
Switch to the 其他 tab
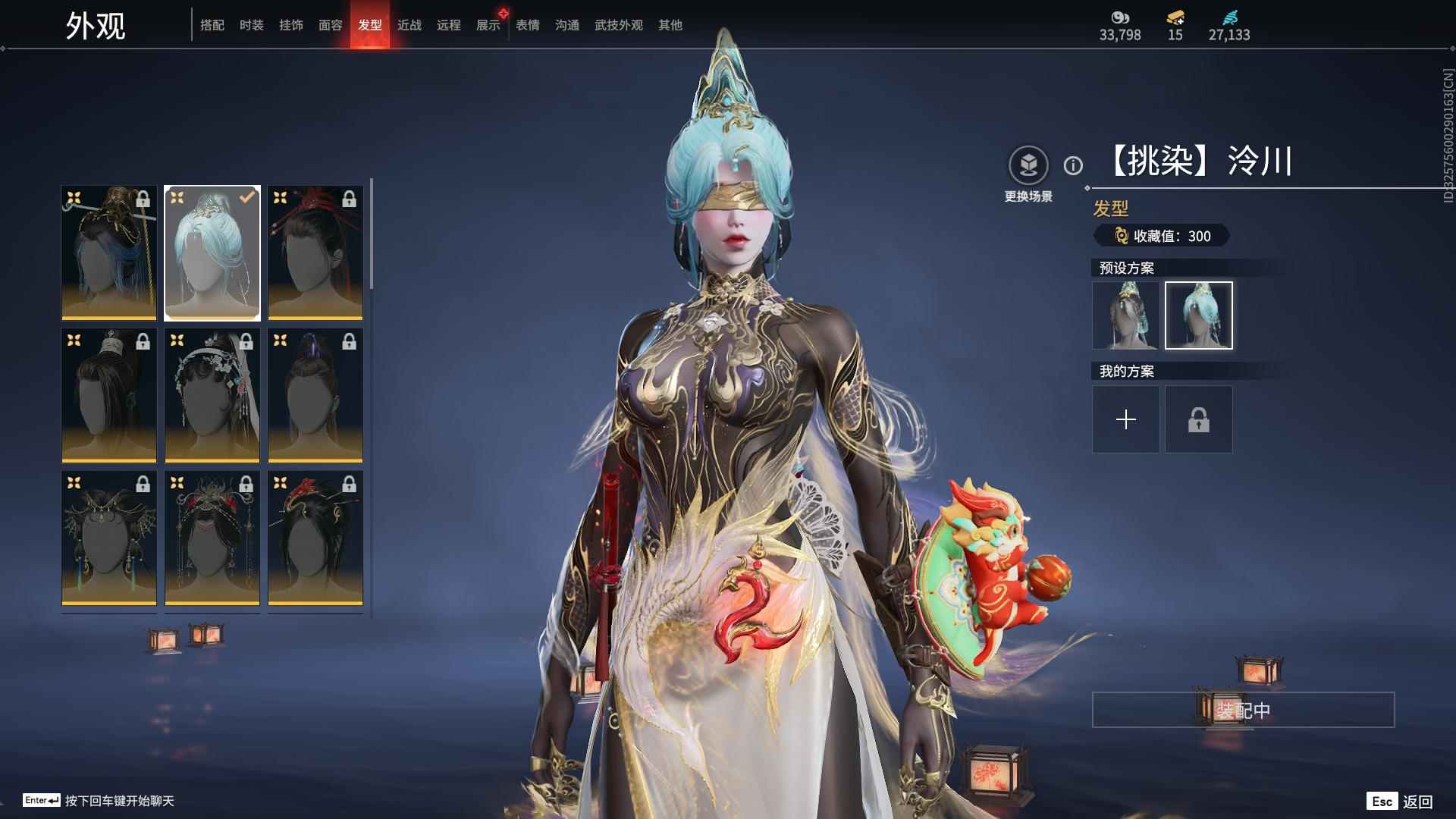[x=670, y=25]
